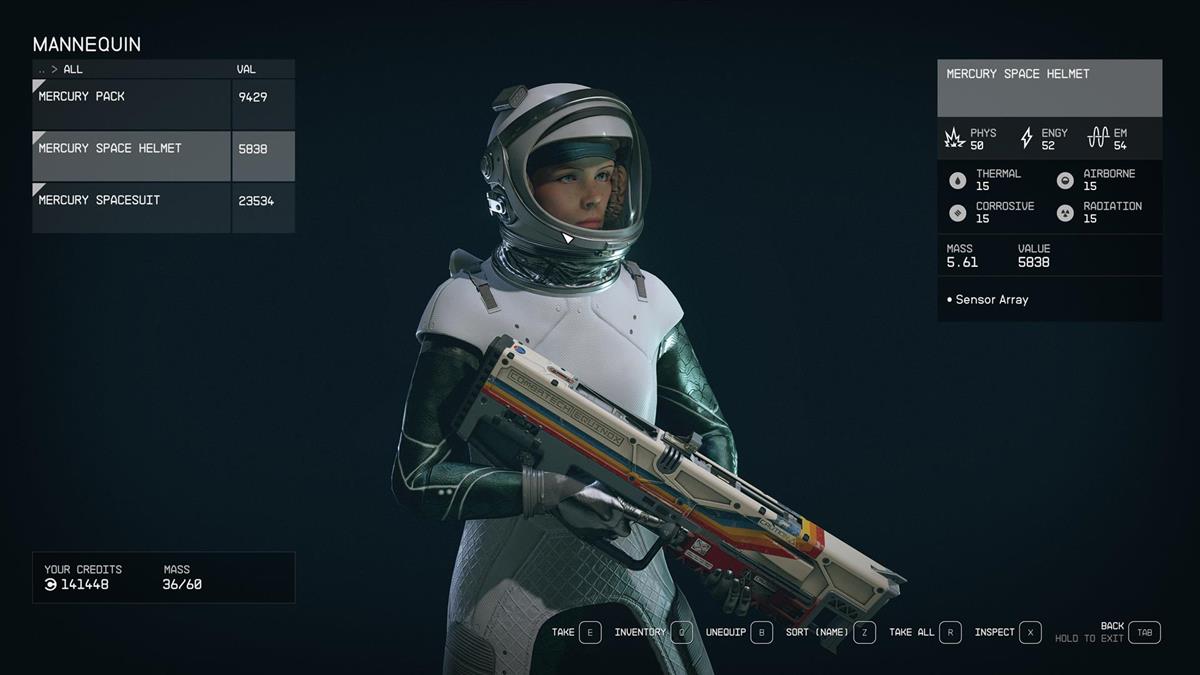Click the VAL column header
Viewport: 1200px width, 675px height.
(x=246, y=70)
